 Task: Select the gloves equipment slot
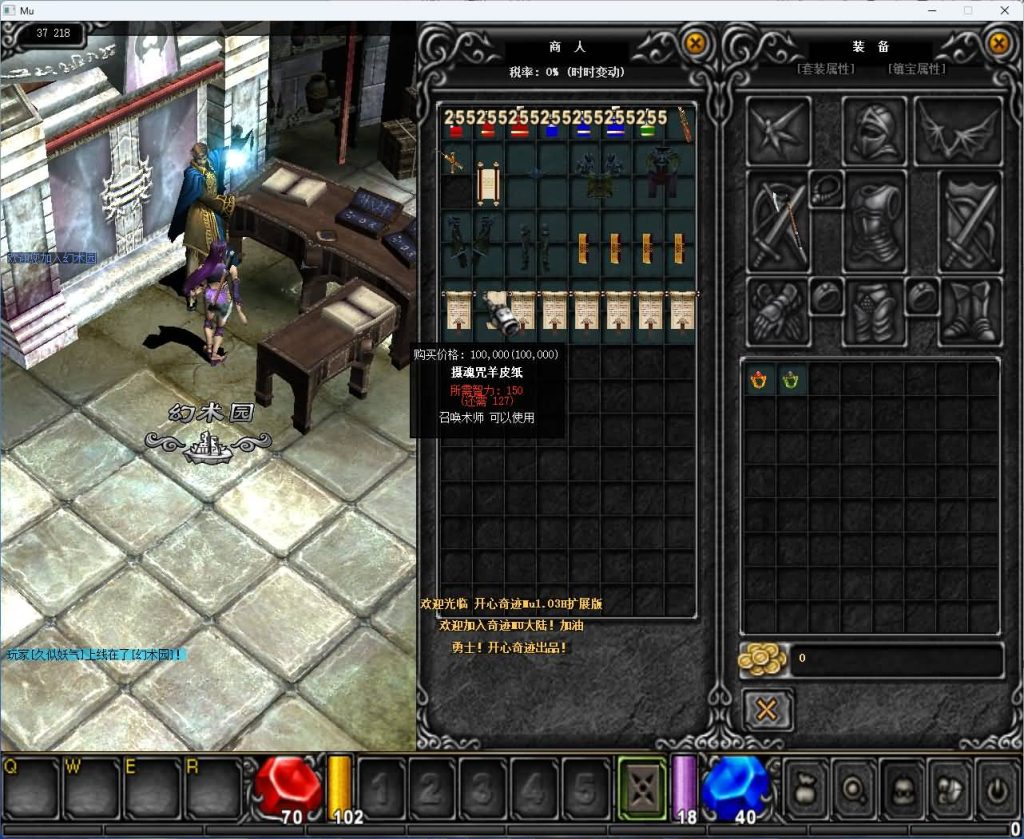[775, 311]
